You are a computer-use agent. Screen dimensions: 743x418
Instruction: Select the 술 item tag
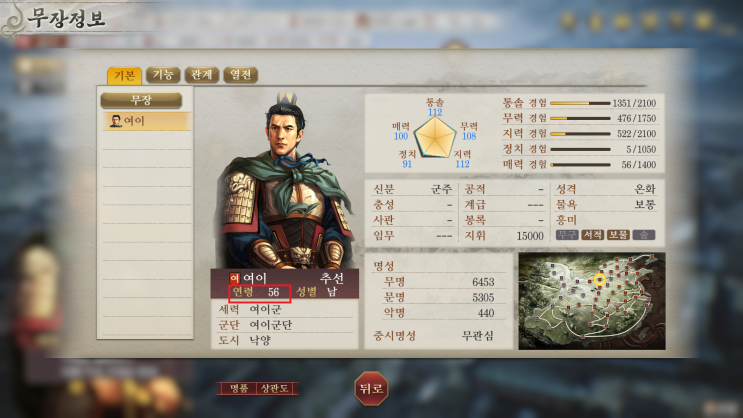coord(643,235)
